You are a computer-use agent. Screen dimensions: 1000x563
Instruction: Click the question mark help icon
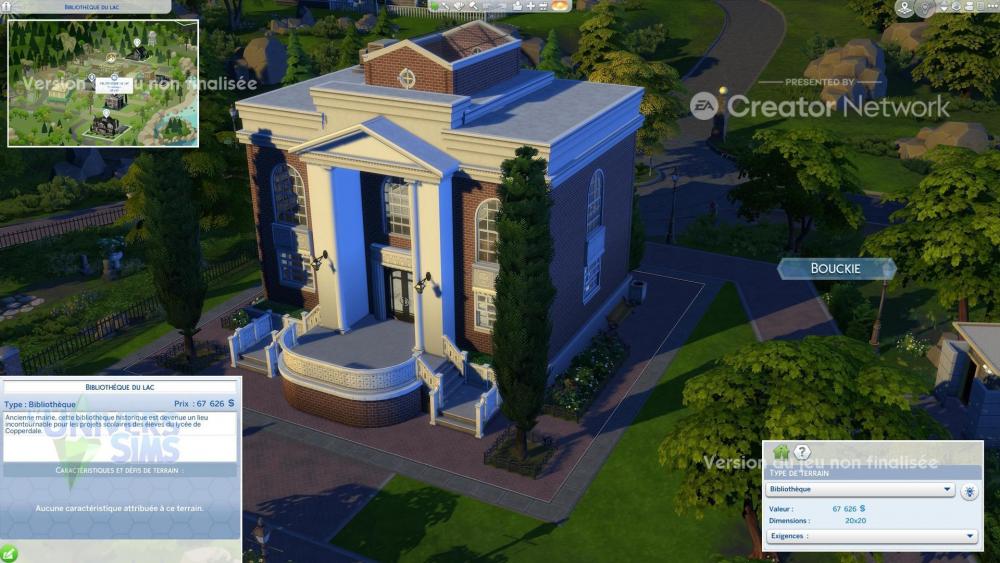tap(798, 453)
